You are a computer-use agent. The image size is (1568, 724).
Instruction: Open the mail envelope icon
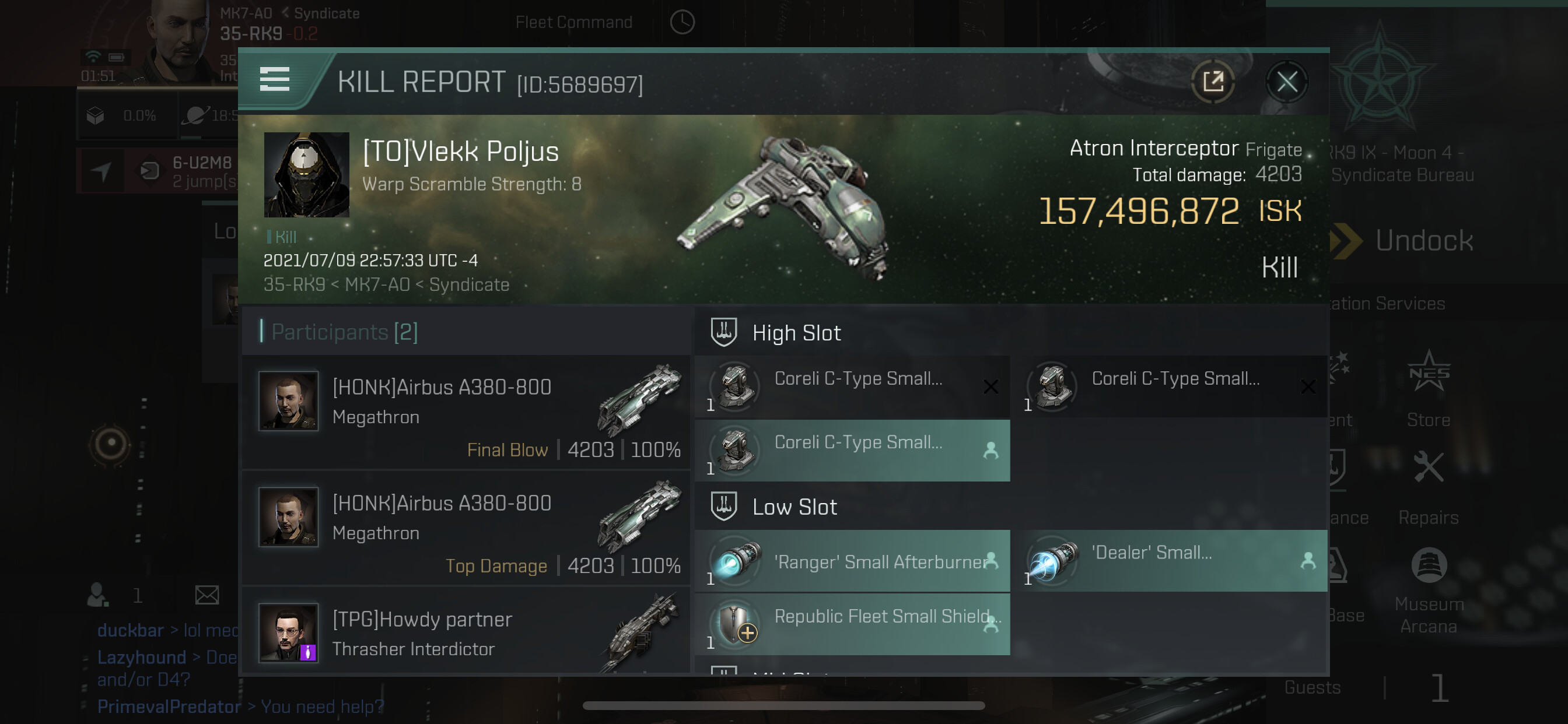click(x=207, y=595)
